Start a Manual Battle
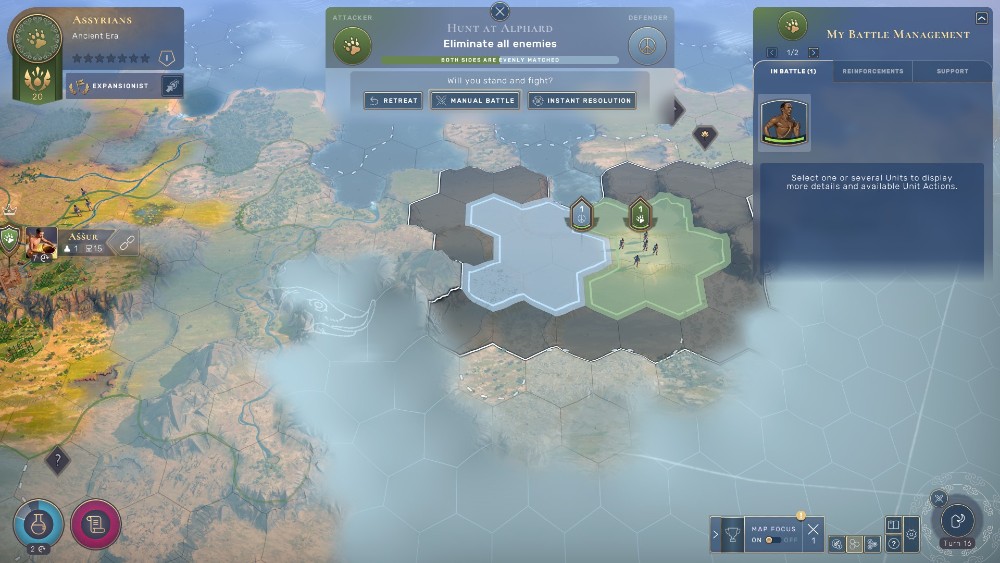 tap(475, 100)
